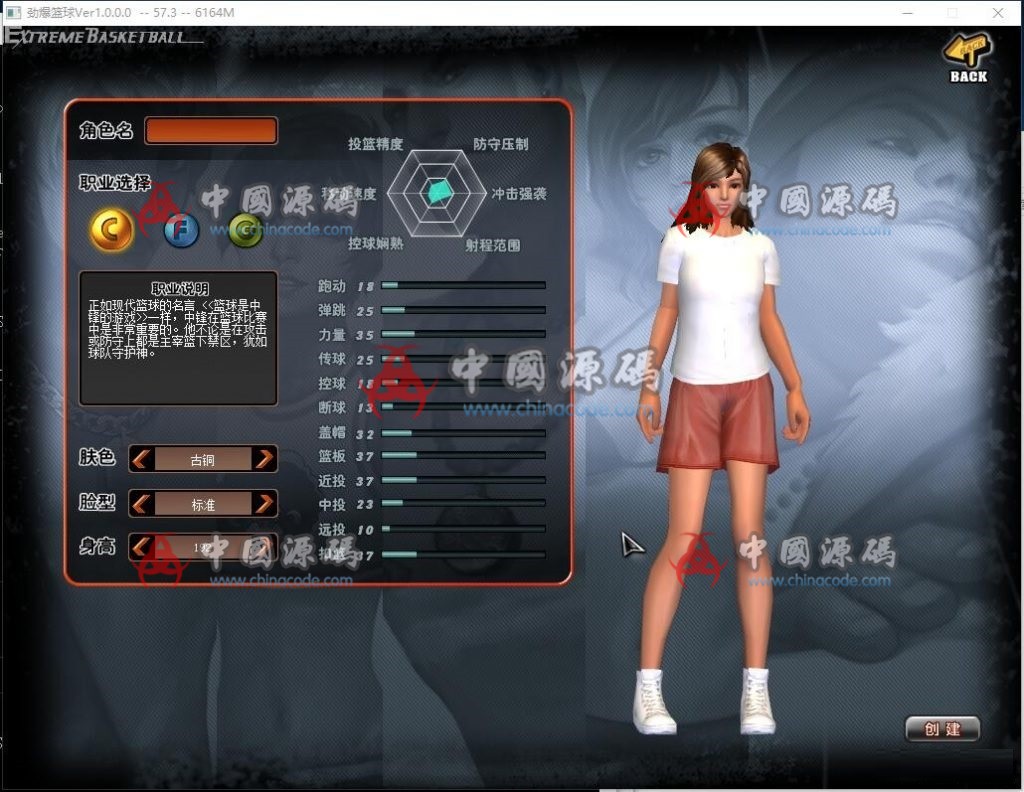Screen dimensions: 1024x792
Task: Close the game window
Action: 998,12
